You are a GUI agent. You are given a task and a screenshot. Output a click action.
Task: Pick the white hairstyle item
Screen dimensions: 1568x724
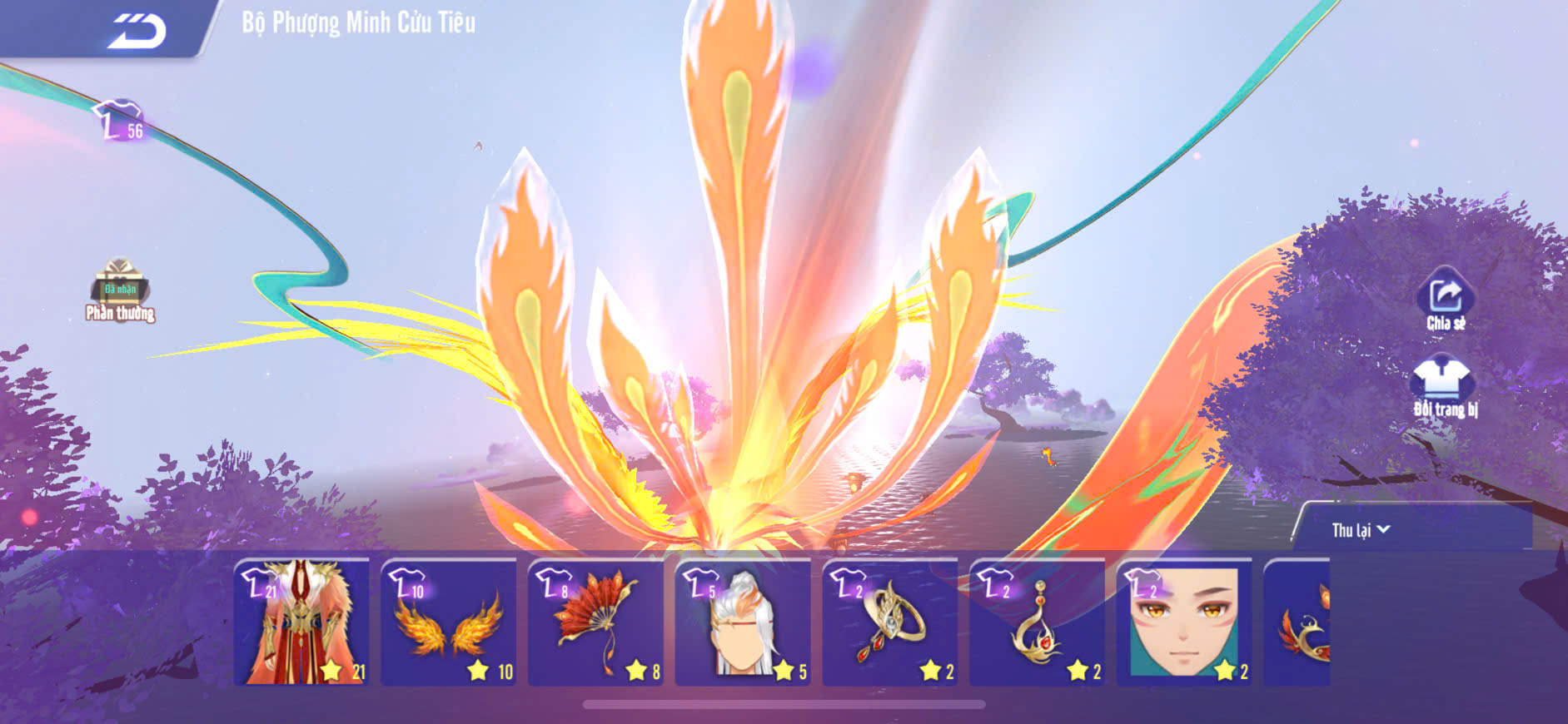click(x=743, y=622)
